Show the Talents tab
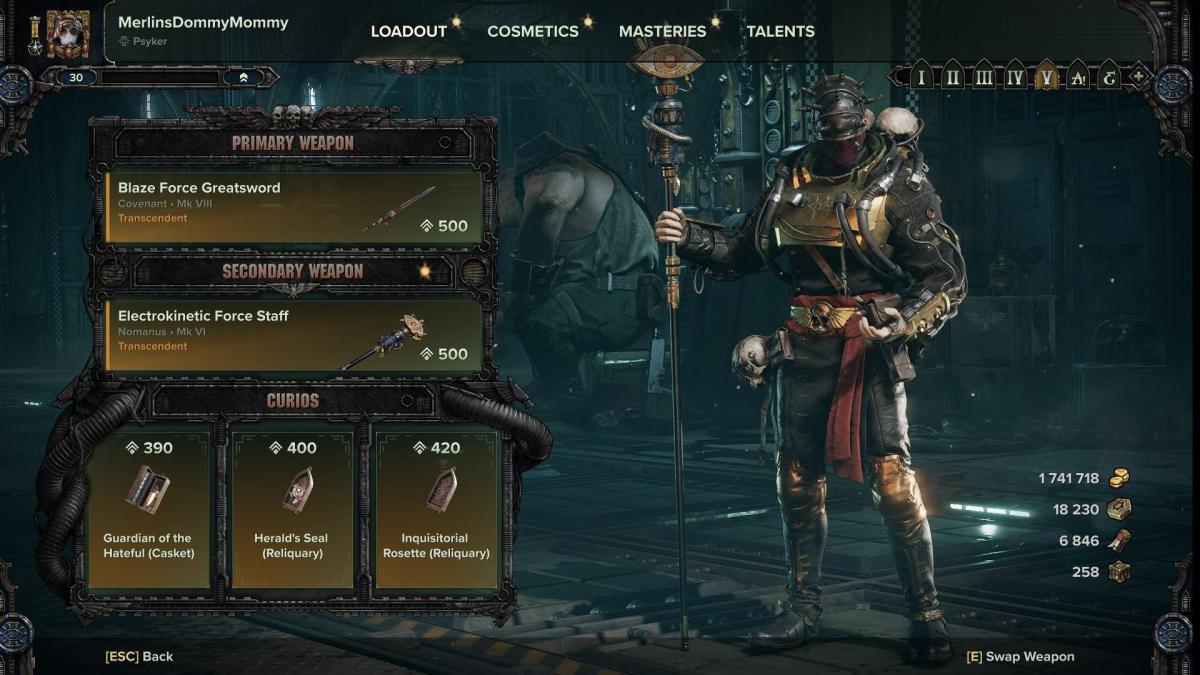1200x675 pixels. coord(780,31)
